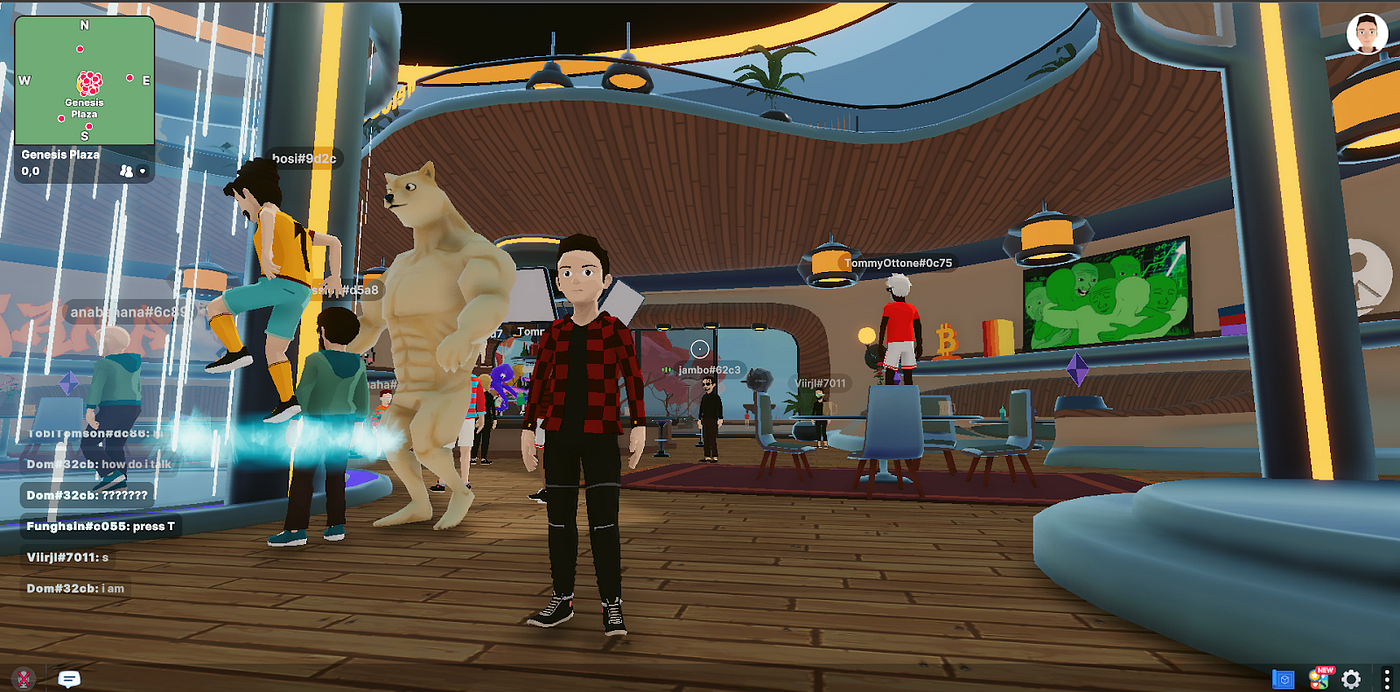
Task: Expand the minimap dropdown arrow button
Action: tap(143, 171)
